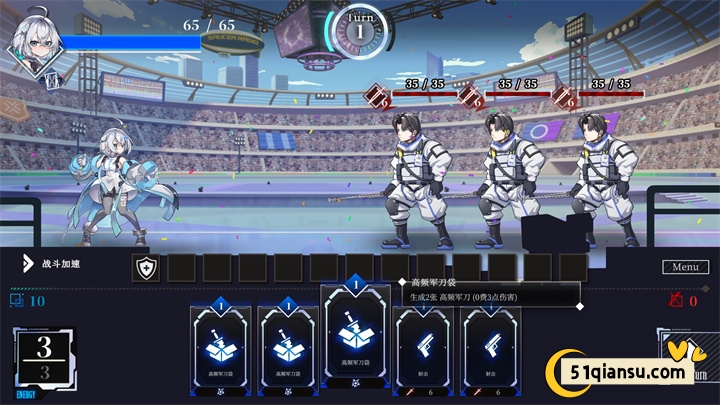Open the red discard pile showing 0
Image resolution: width=720 pixels, height=405 pixels.
click(685, 300)
